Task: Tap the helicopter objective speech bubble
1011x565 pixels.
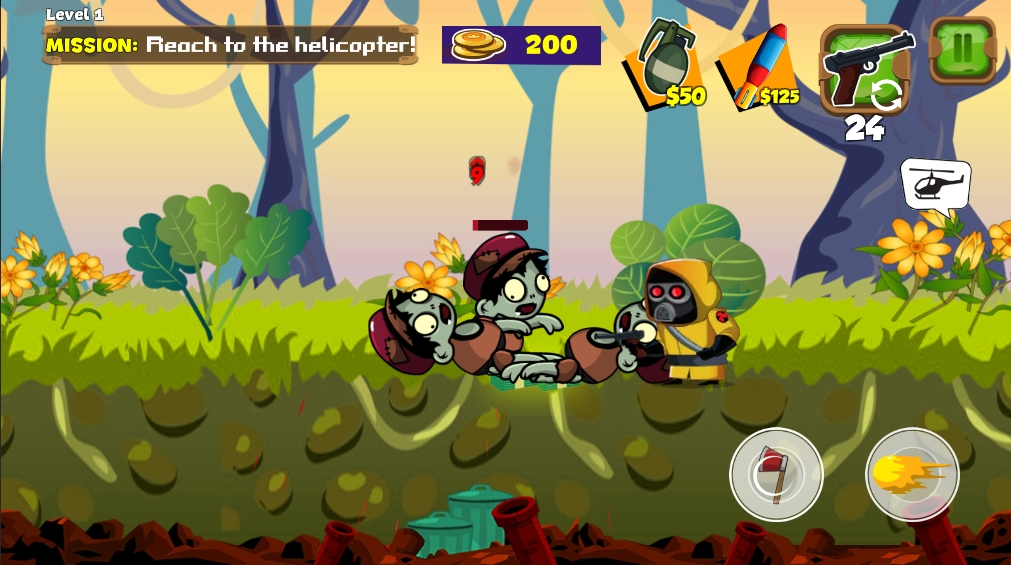Action: pos(936,184)
